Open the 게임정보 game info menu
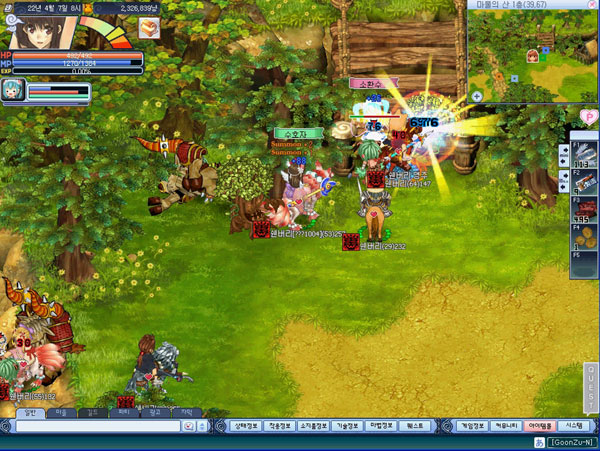This screenshot has height=451, width=600. pos(469,425)
